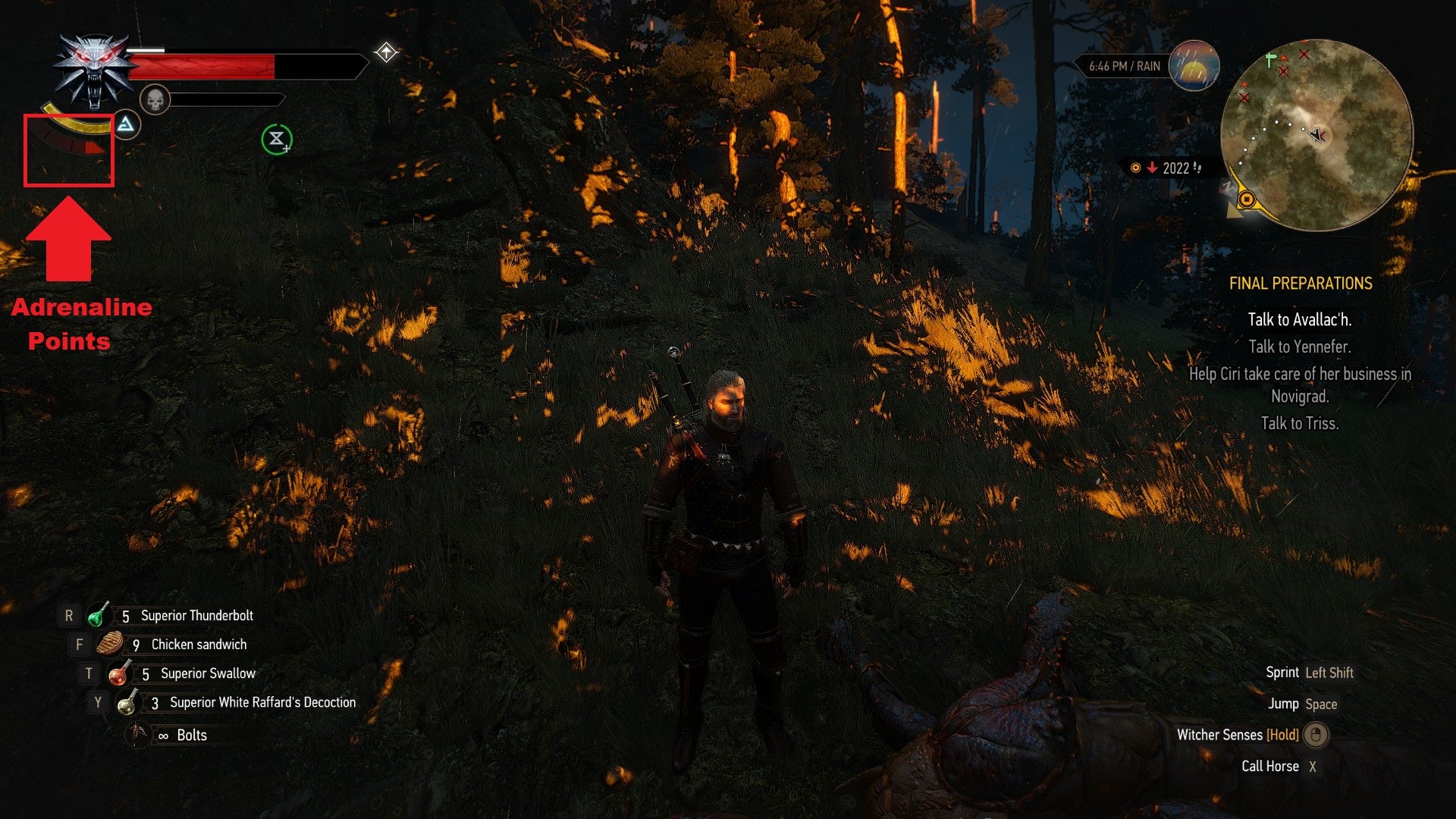The image size is (1456, 819).
Task: Click the Superior White Raffard's Decoction icon
Action: [x=129, y=702]
